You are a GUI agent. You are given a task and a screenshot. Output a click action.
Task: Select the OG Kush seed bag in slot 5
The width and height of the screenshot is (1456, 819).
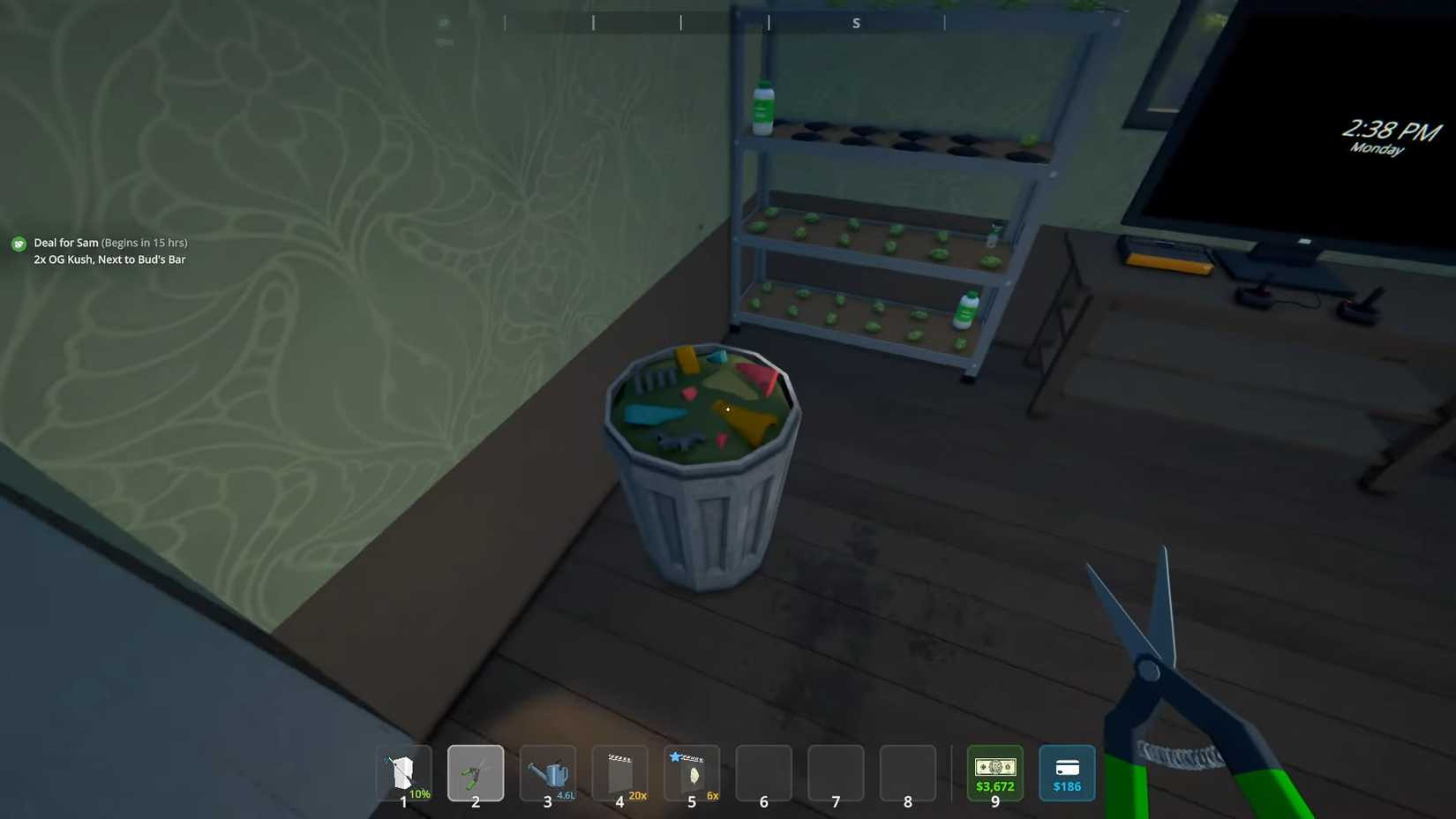692,772
